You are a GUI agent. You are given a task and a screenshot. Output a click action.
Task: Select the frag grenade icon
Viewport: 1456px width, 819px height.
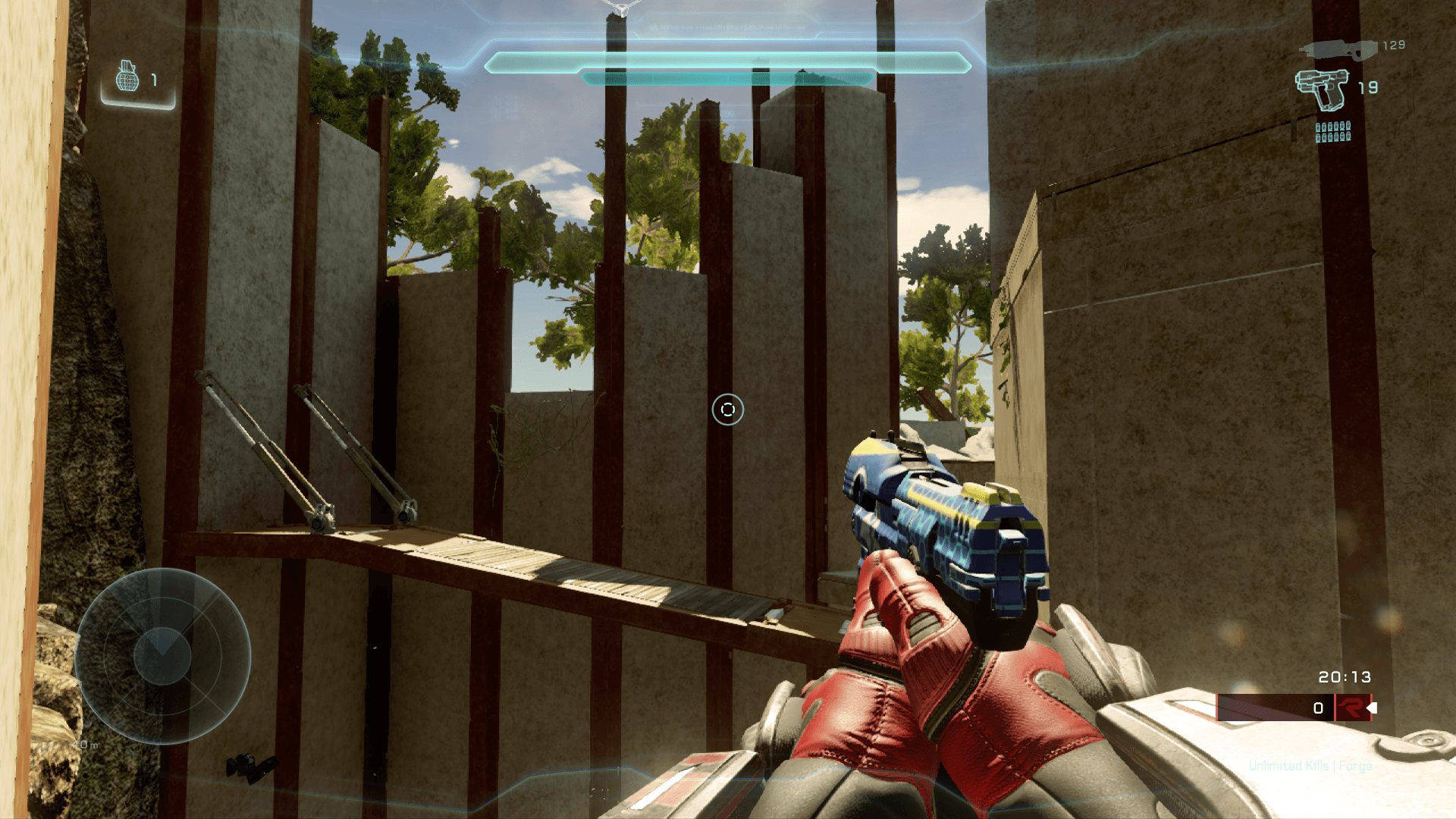coord(127,77)
